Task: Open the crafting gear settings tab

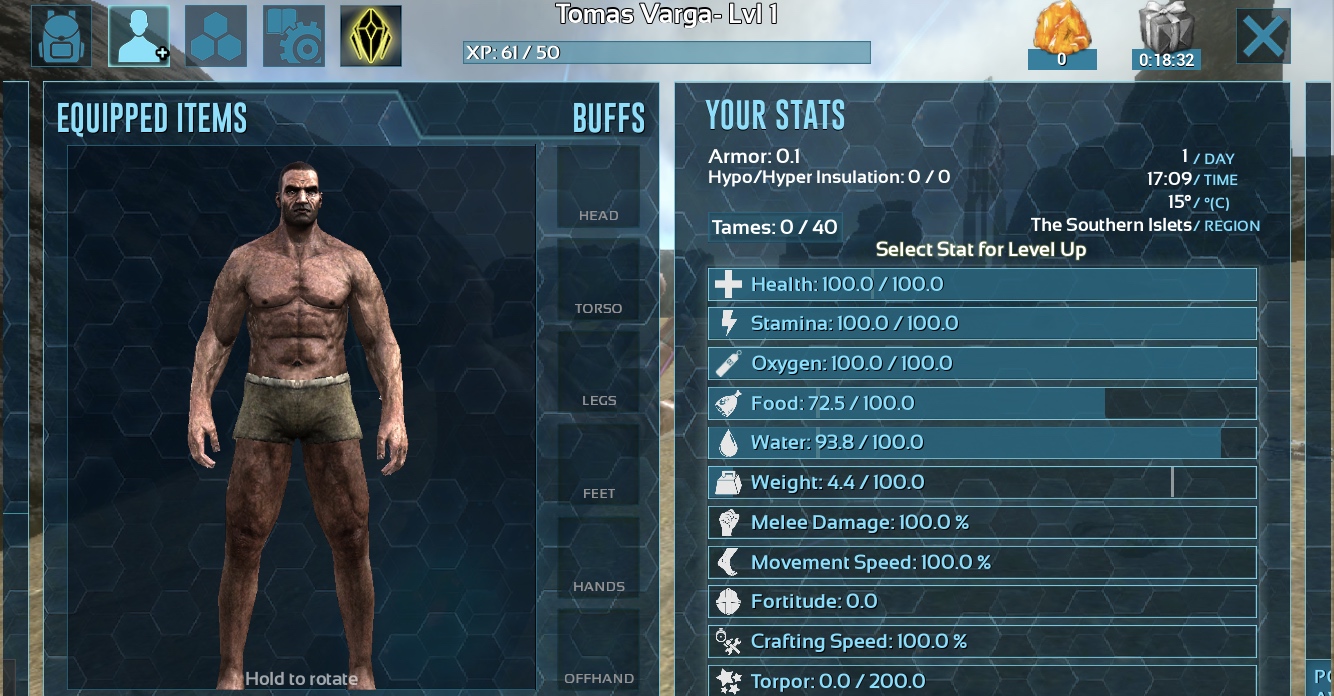Action: pyautogui.click(x=293, y=36)
